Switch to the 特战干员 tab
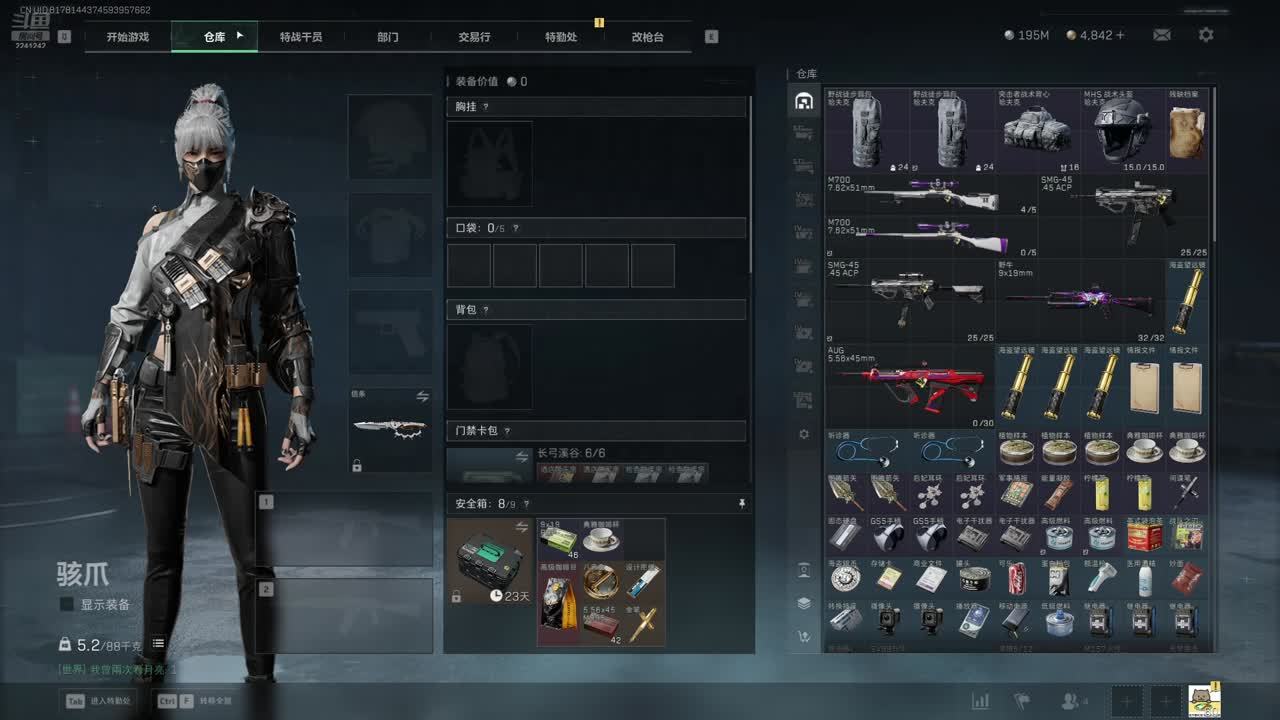 point(301,37)
